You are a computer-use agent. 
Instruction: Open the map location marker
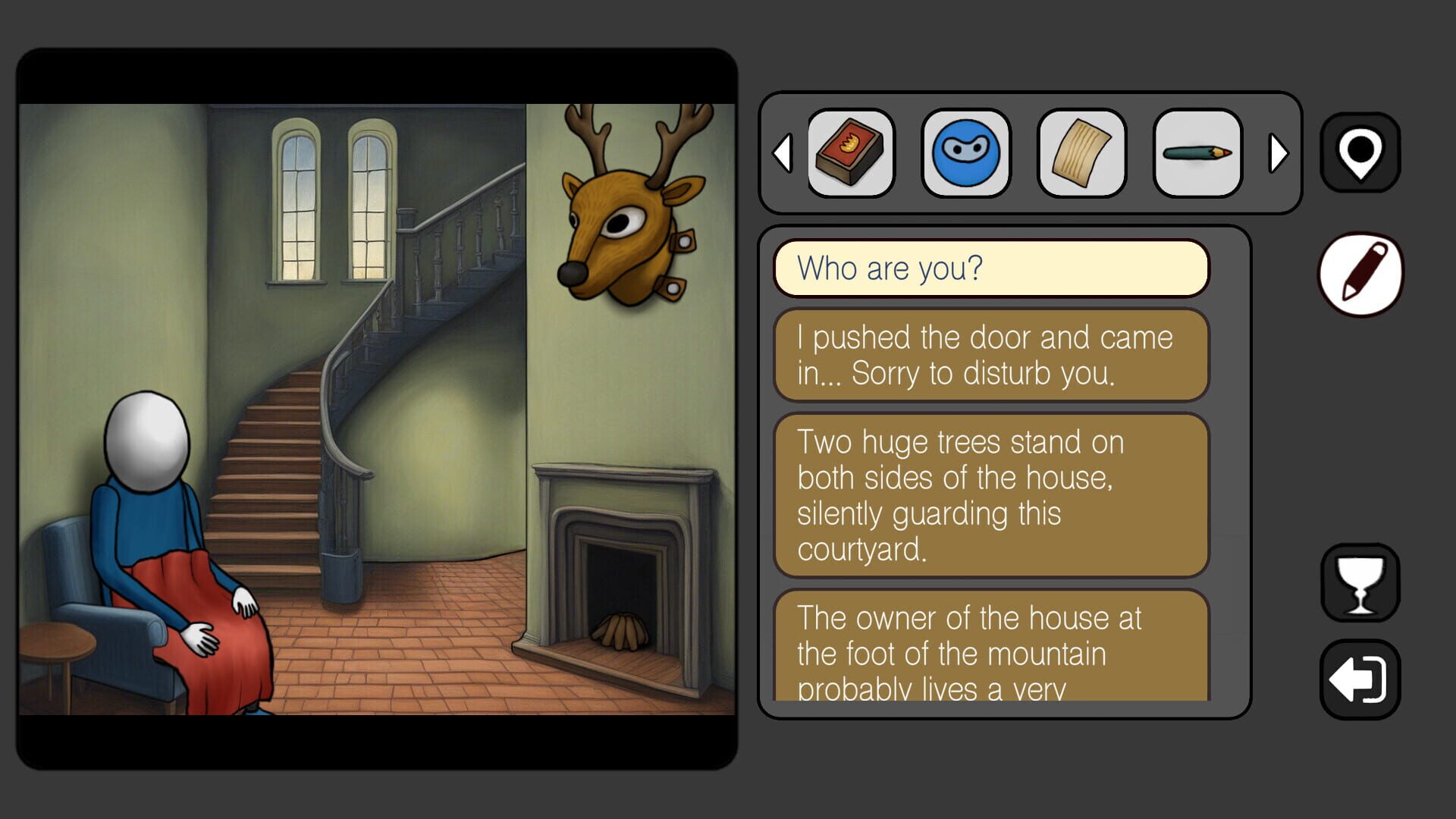pos(1360,152)
